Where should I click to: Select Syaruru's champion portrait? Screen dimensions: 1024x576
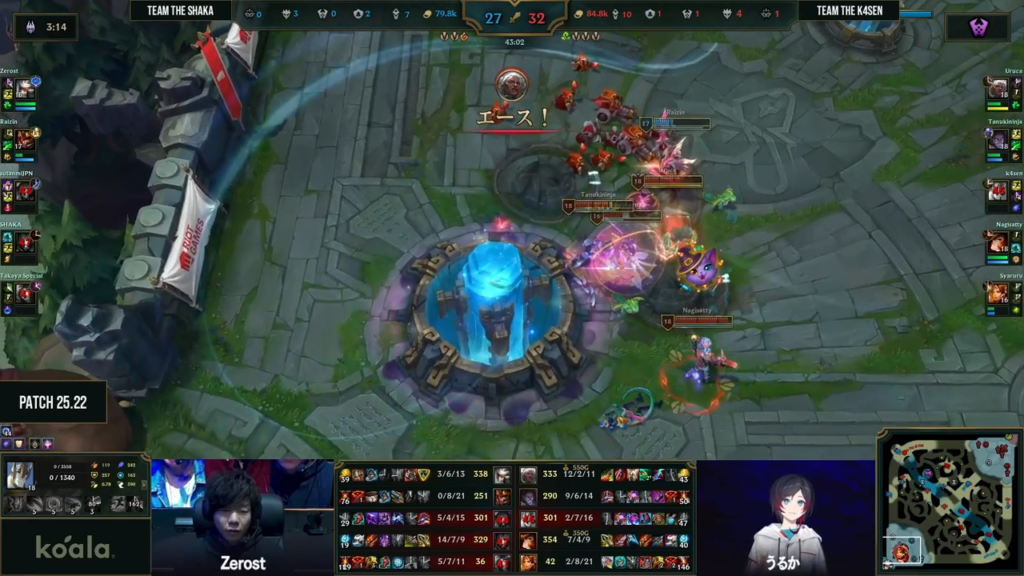click(x=998, y=292)
